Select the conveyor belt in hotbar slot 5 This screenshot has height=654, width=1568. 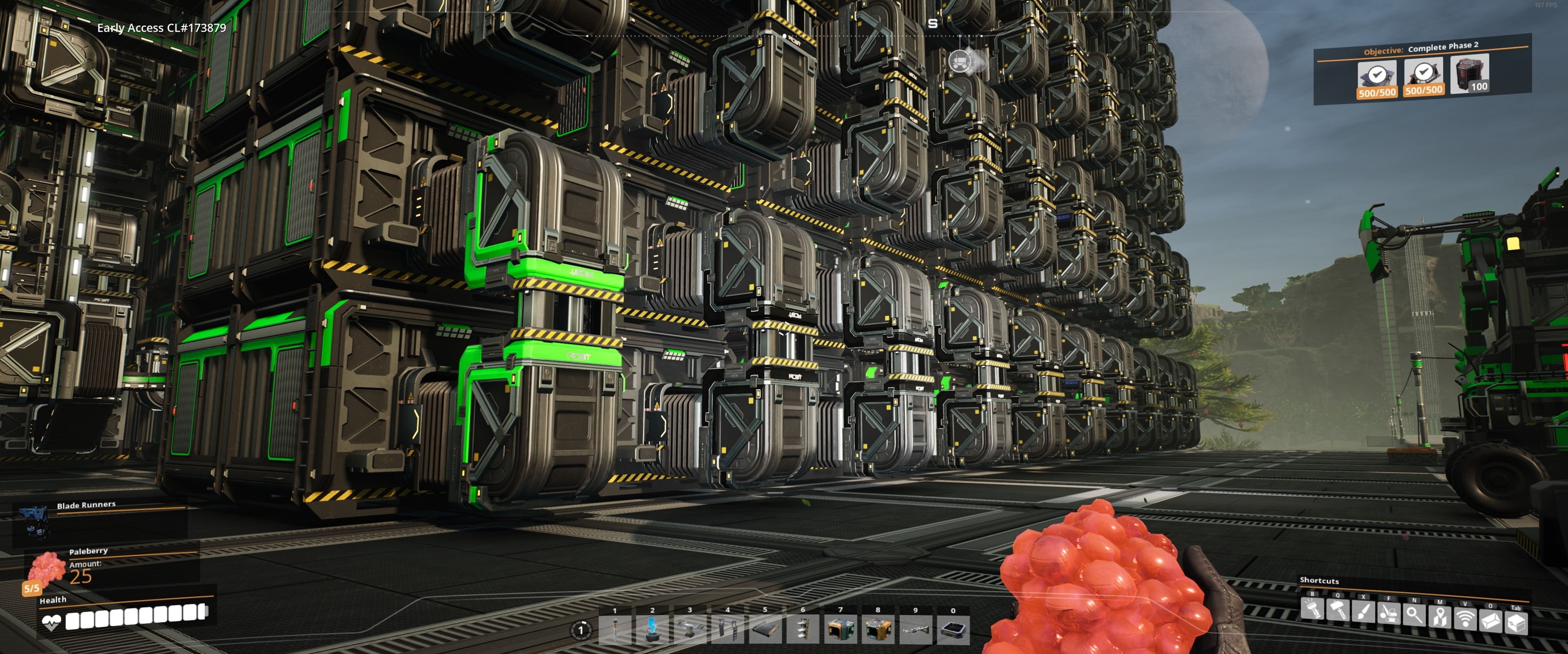click(766, 631)
